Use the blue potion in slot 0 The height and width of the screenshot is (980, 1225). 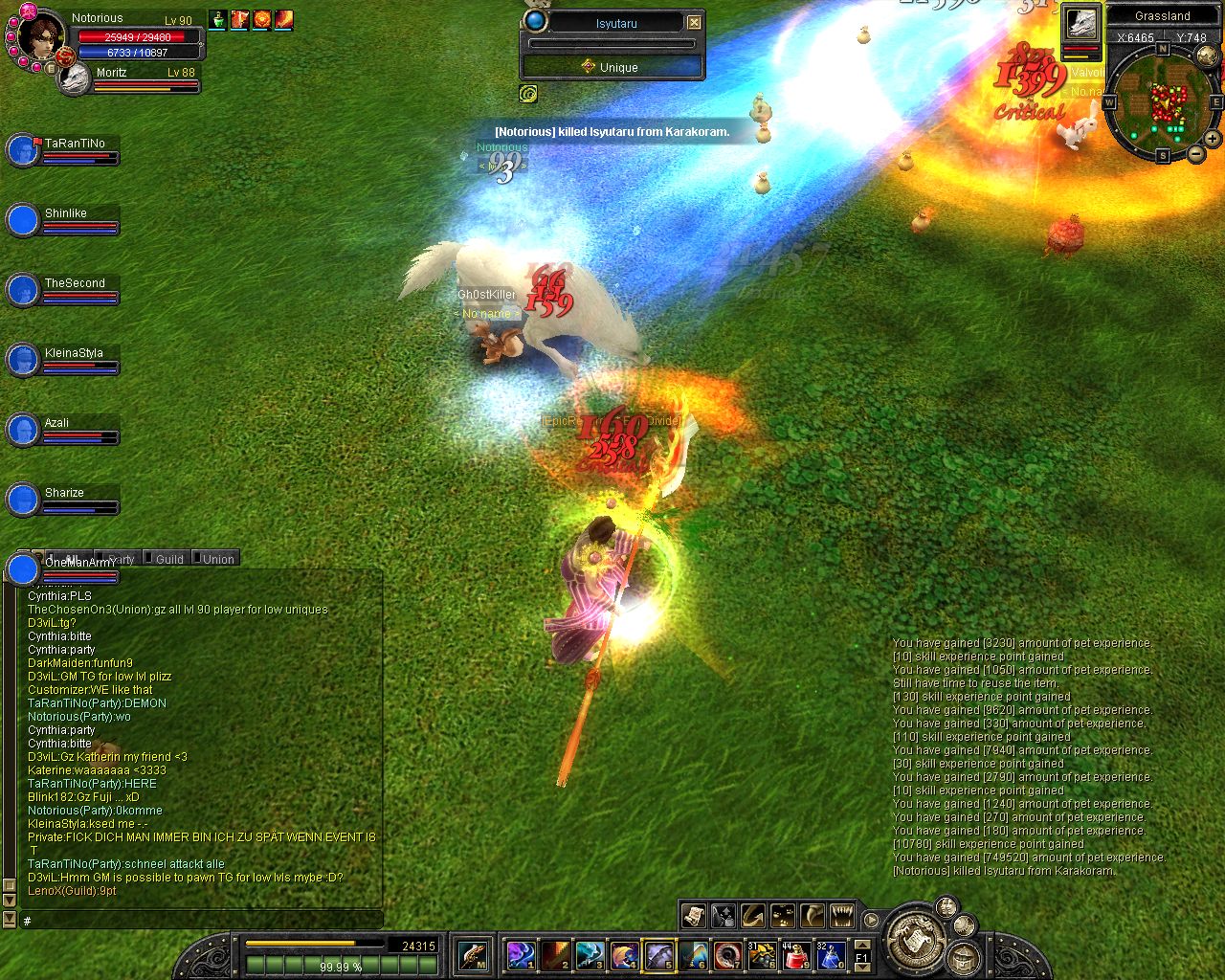[x=830, y=955]
